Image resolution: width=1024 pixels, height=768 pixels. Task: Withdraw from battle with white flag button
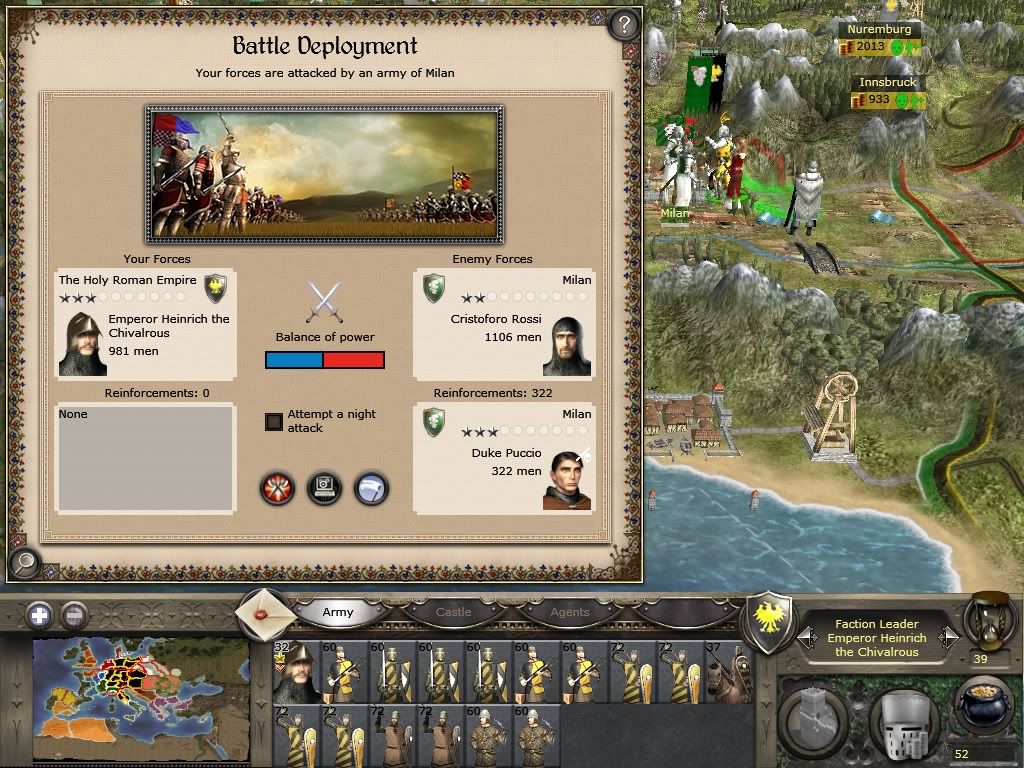[x=371, y=489]
